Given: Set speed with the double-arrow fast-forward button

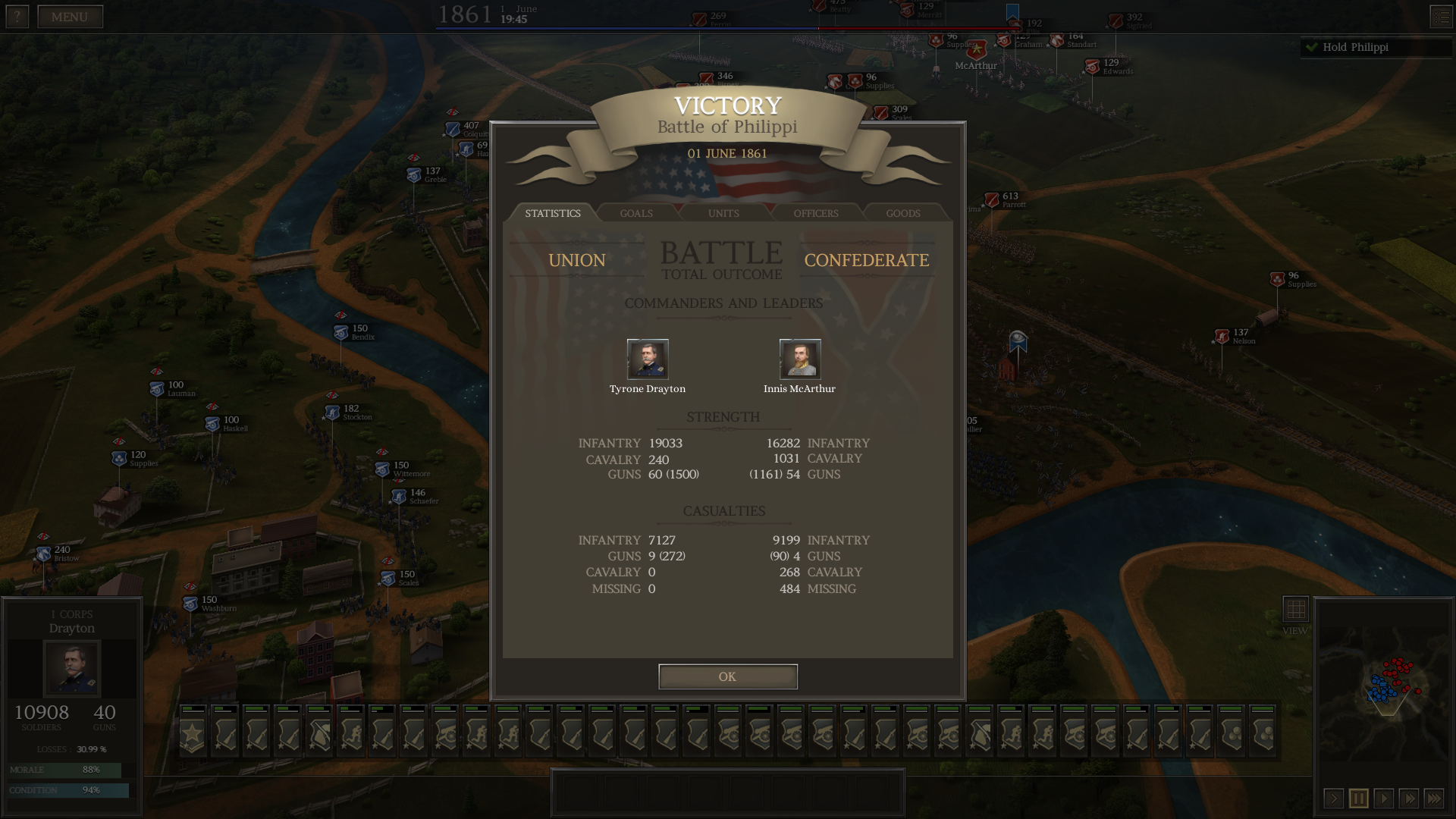Looking at the screenshot, I should tap(1408, 799).
